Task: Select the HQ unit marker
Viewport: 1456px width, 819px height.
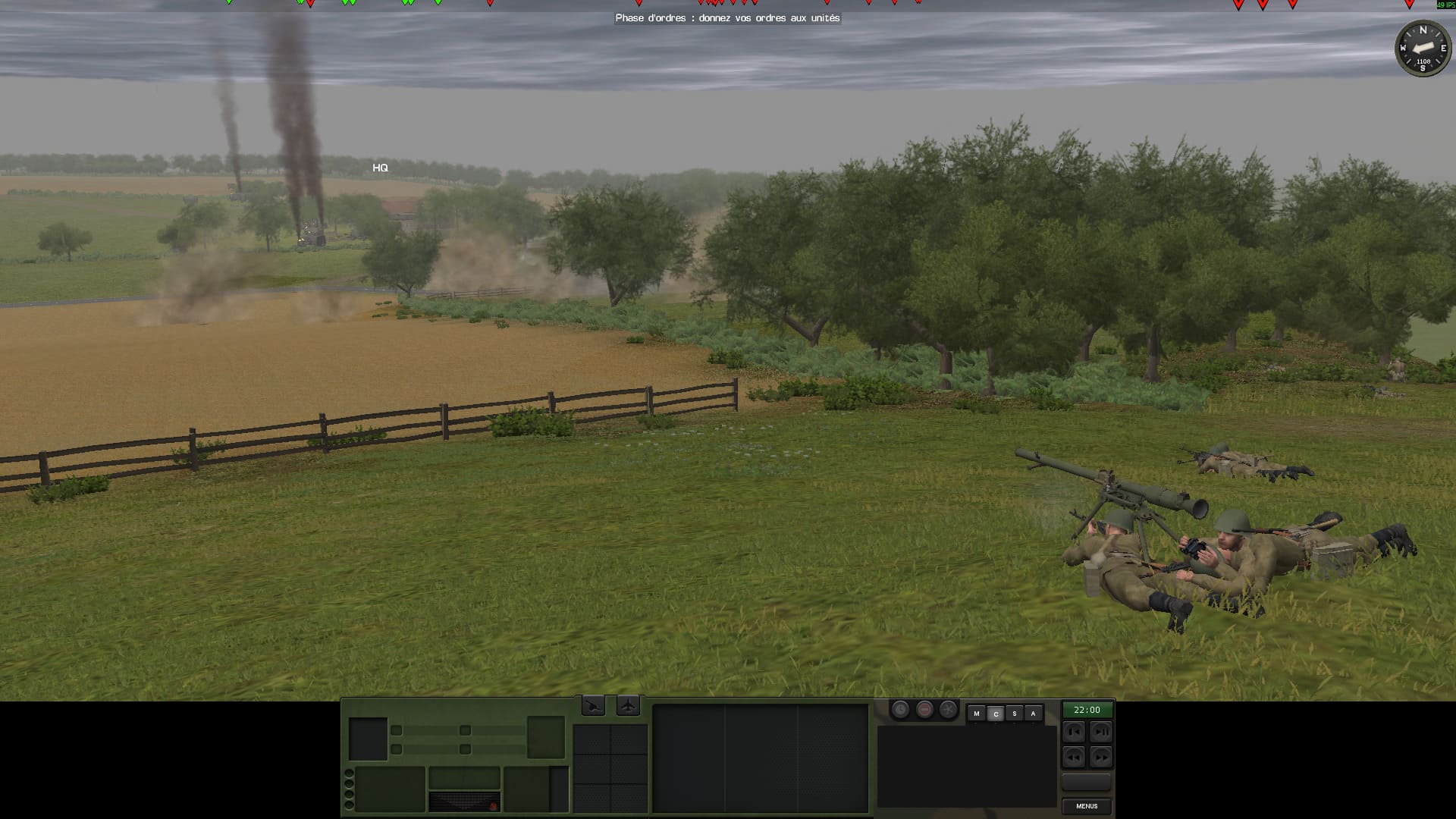Action: pyautogui.click(x=380, y=168)
